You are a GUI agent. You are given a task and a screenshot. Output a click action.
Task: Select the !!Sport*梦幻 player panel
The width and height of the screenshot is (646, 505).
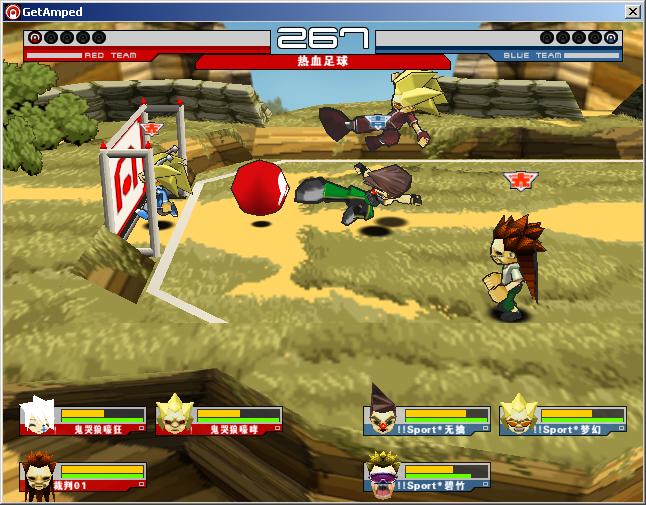click(562, 418)
